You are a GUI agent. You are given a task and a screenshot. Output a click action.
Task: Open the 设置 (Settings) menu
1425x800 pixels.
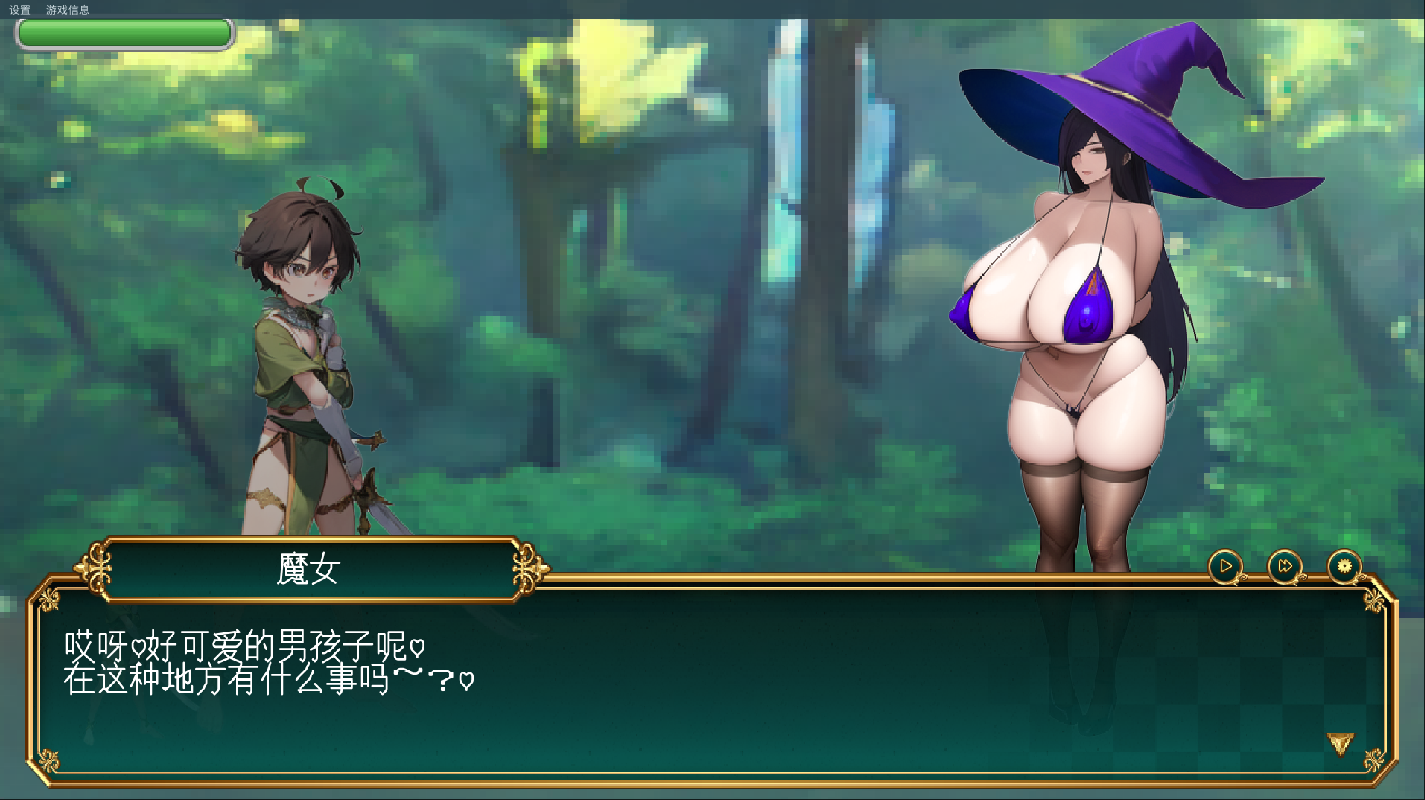(x=20, y=10)
